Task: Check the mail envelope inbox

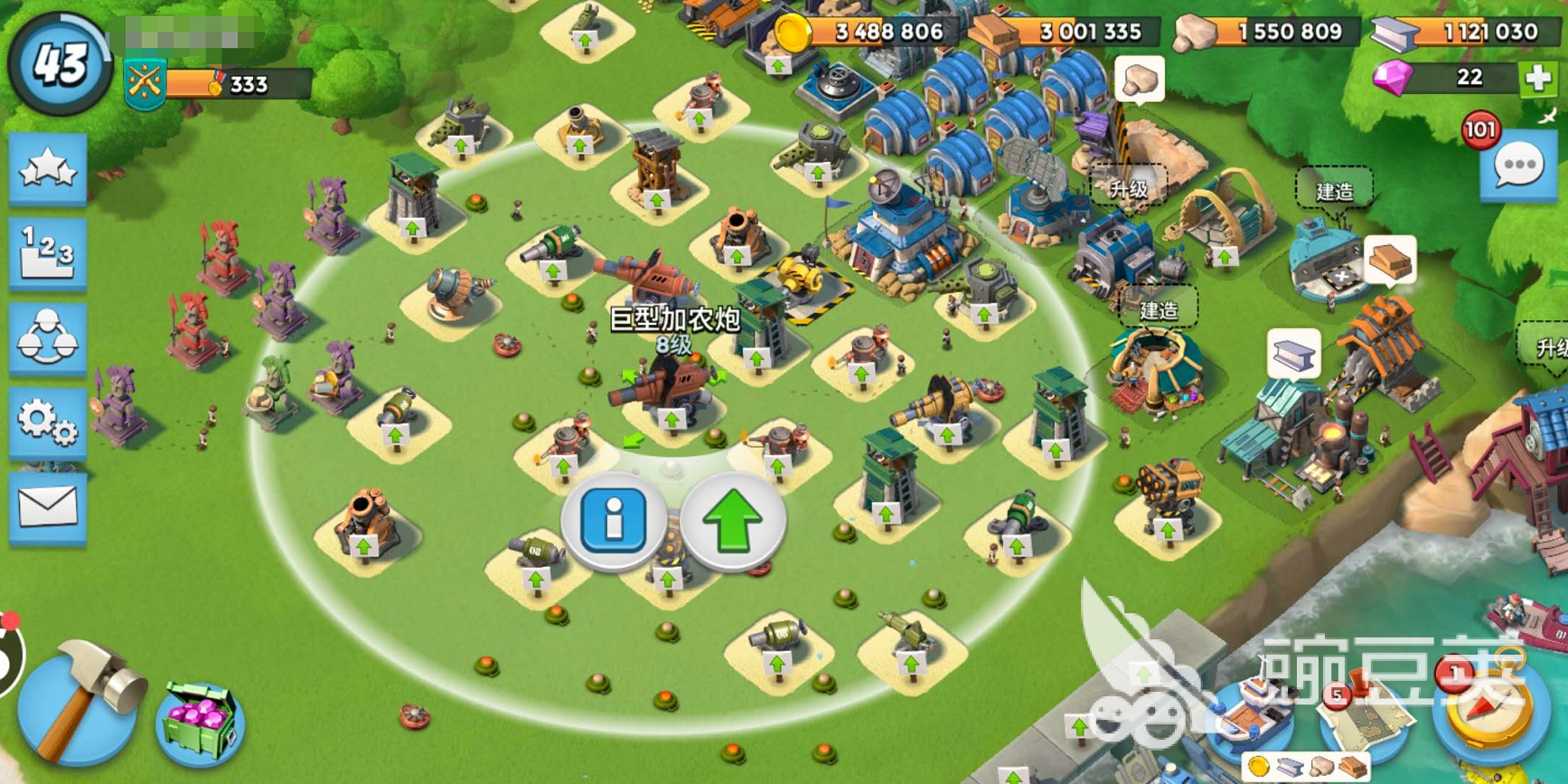Action: coord(48,506)
